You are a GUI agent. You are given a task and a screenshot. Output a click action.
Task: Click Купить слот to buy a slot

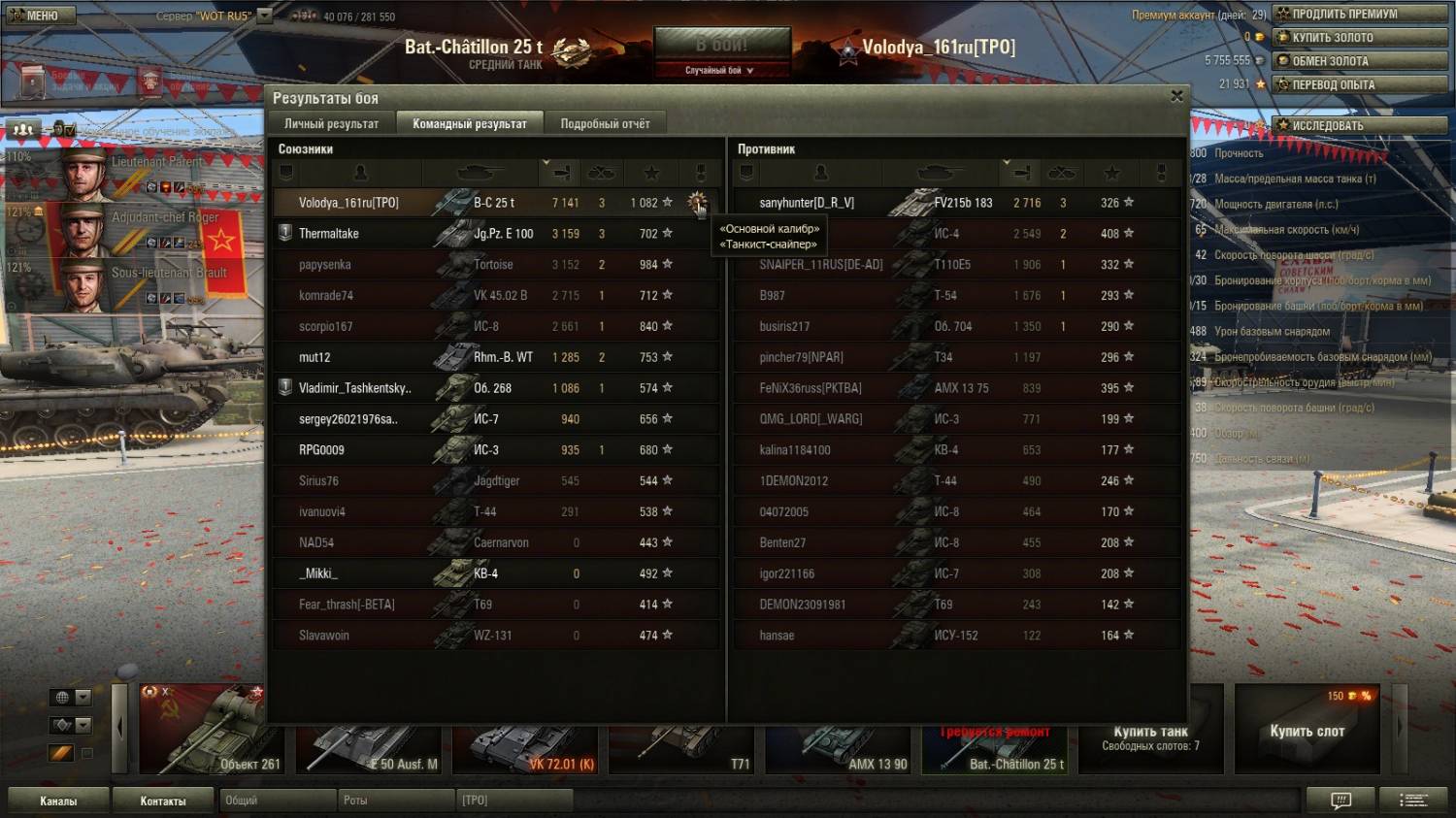click(x=1307, y=730)
